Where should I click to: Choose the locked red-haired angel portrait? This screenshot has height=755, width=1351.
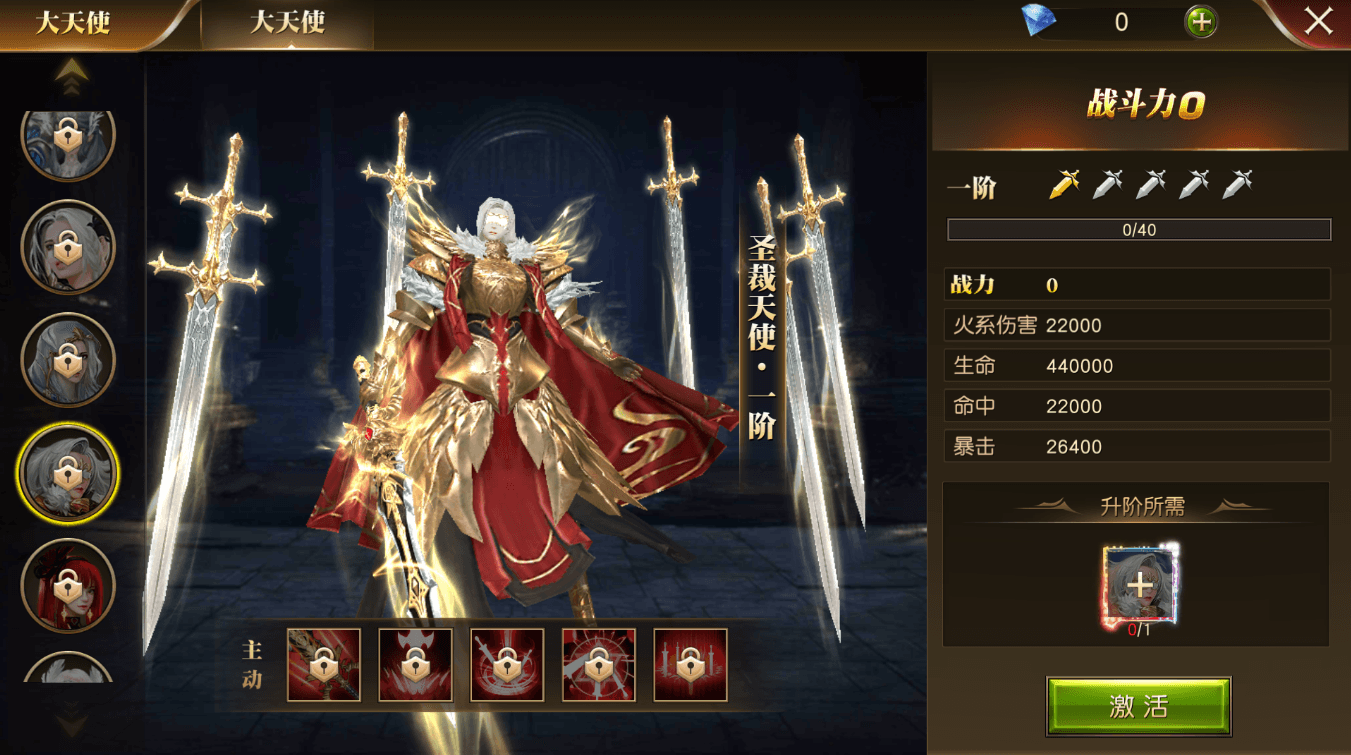[68, 585]
